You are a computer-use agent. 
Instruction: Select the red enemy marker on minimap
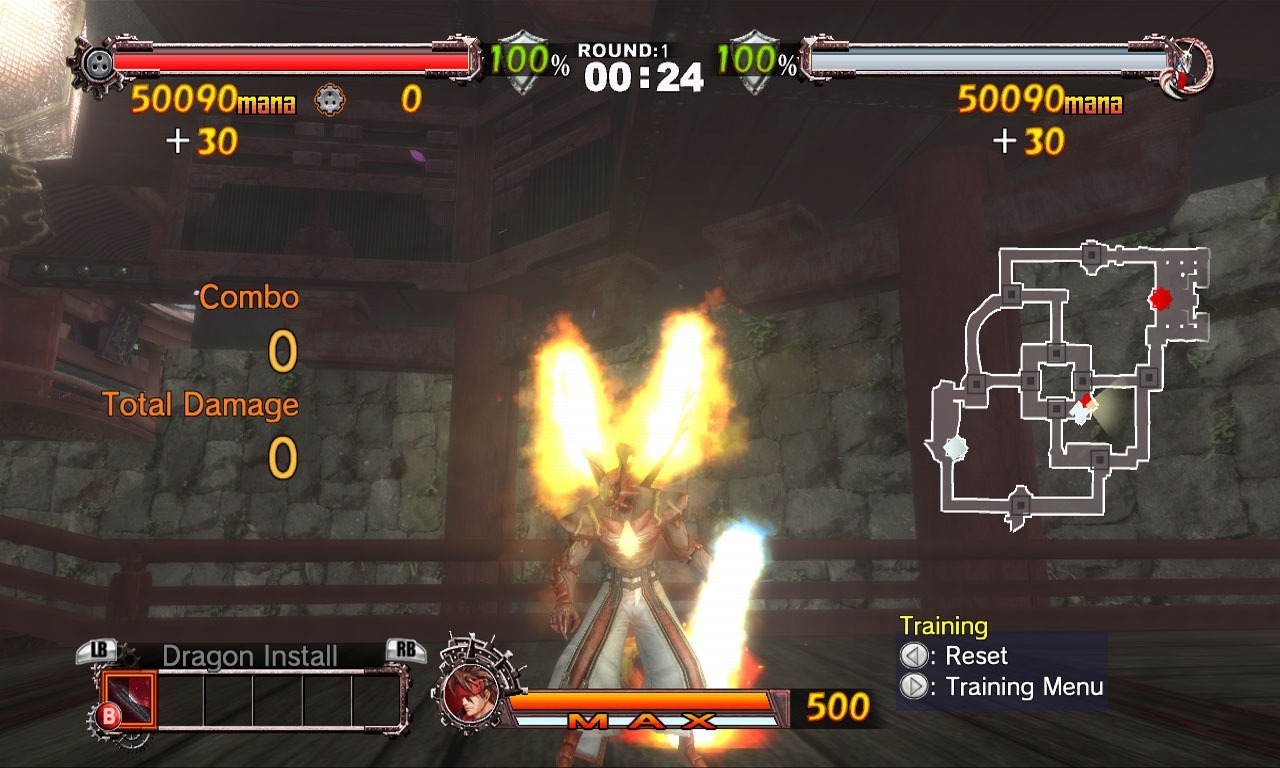click(1160, 298)
